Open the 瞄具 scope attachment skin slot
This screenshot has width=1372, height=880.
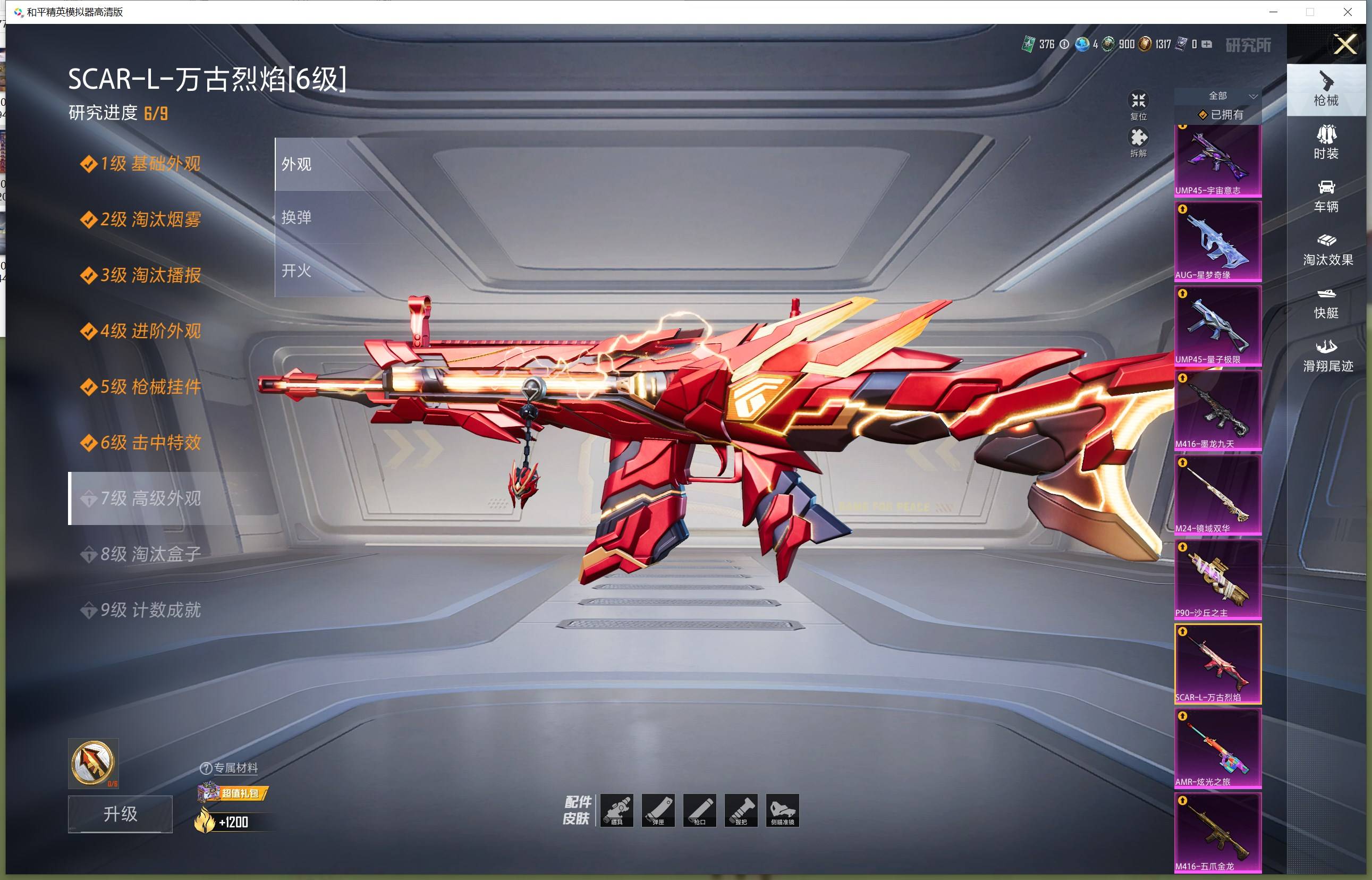point(616,810)
